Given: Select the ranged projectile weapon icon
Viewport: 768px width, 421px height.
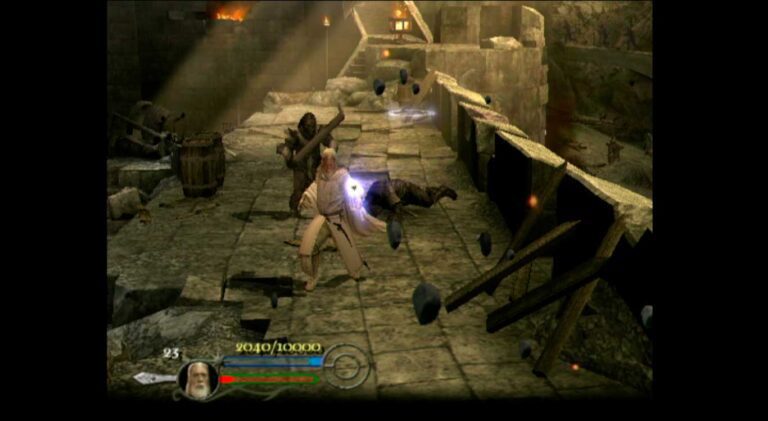Looking at the screenshot, I should tap(152, 378).
